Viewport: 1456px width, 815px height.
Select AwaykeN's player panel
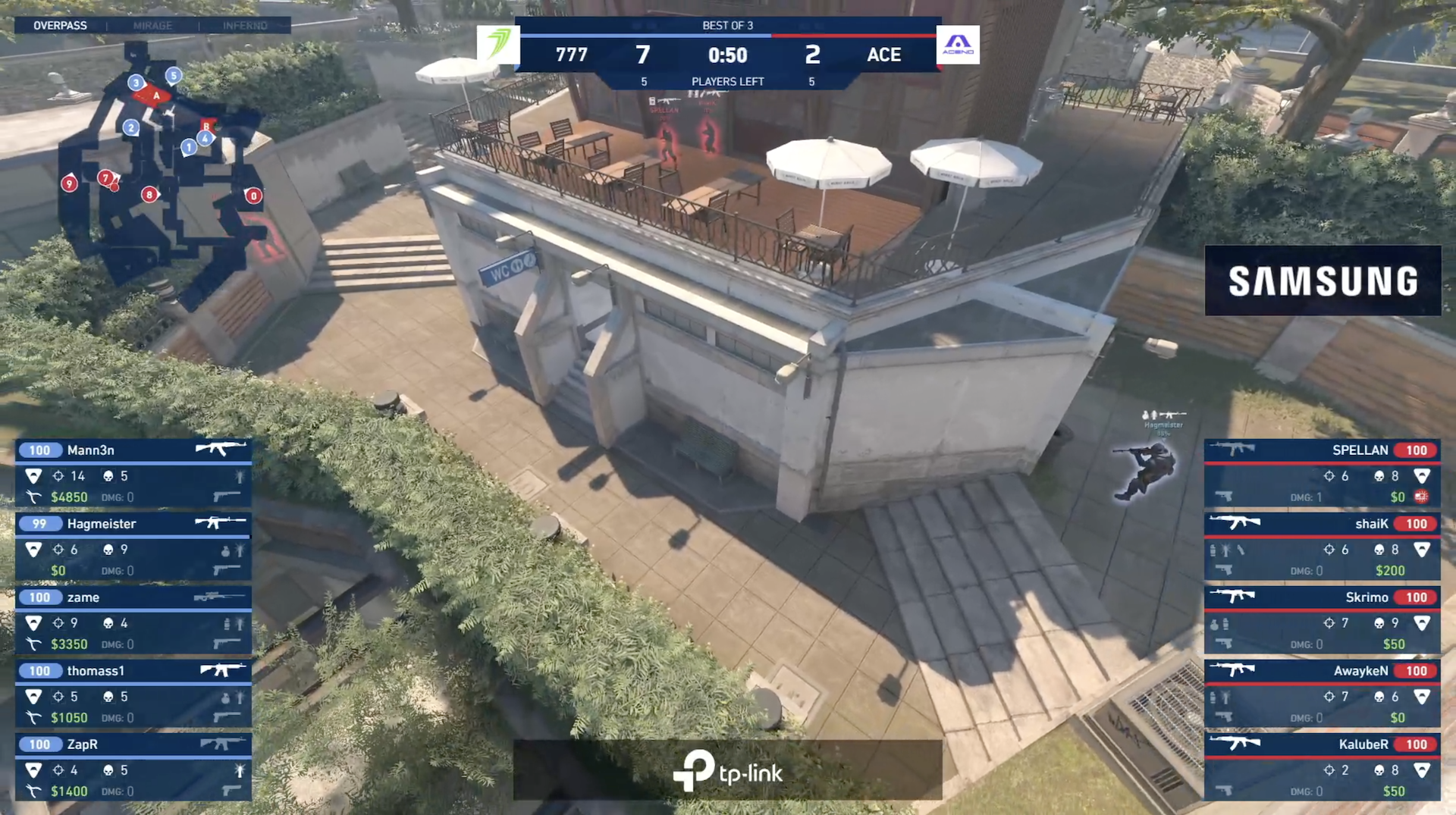pos(1322,693)
